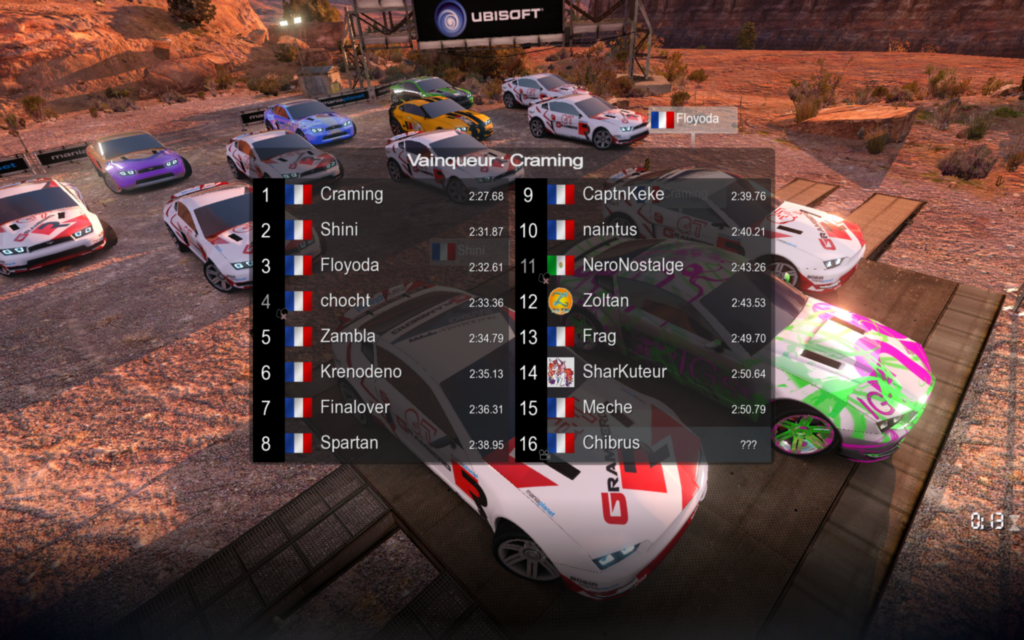Click the Finalover player row
The width and height of the screenshot is (1024, 640).
coord(385,408)
